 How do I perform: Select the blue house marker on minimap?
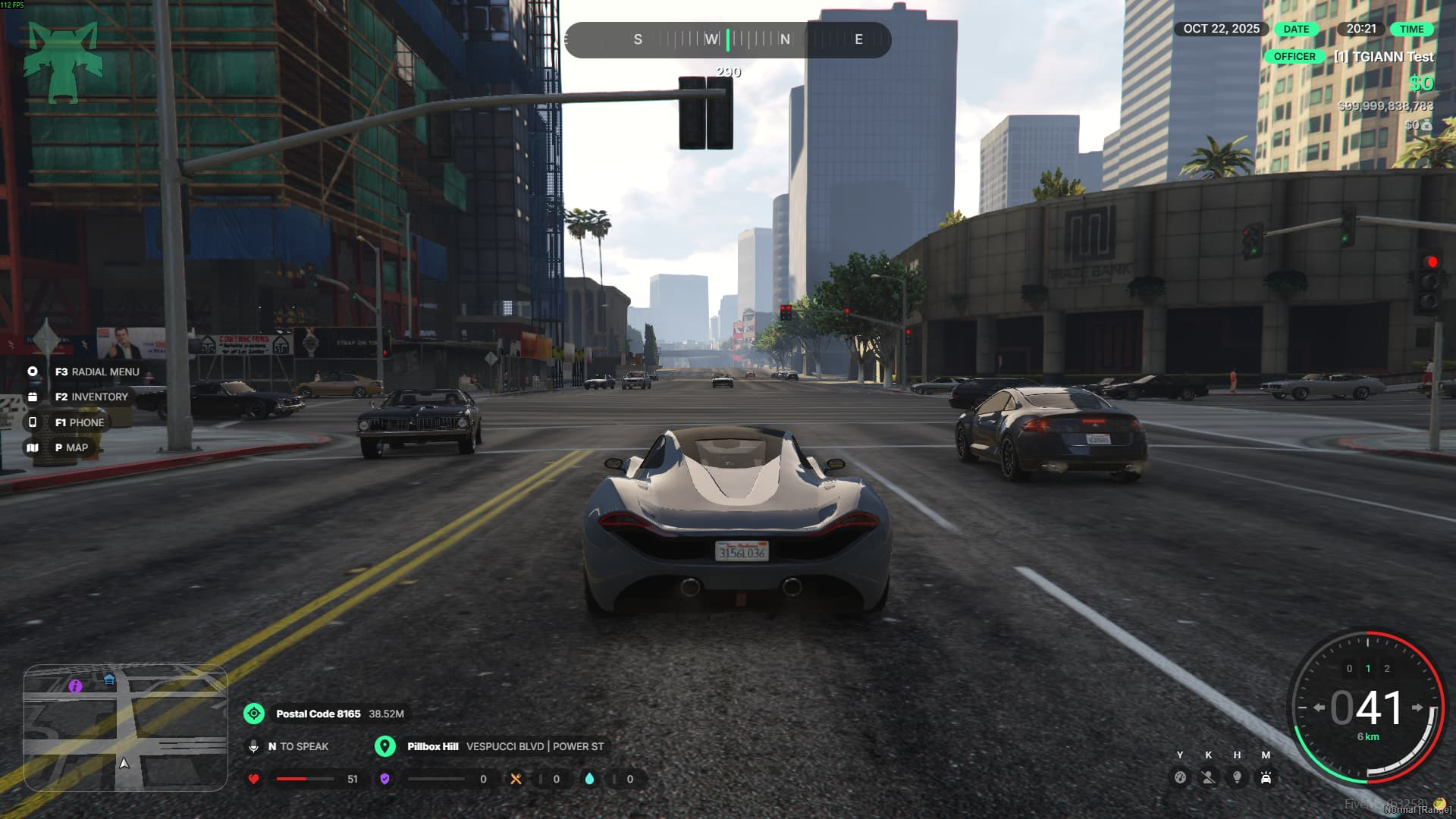coord(109,679)
